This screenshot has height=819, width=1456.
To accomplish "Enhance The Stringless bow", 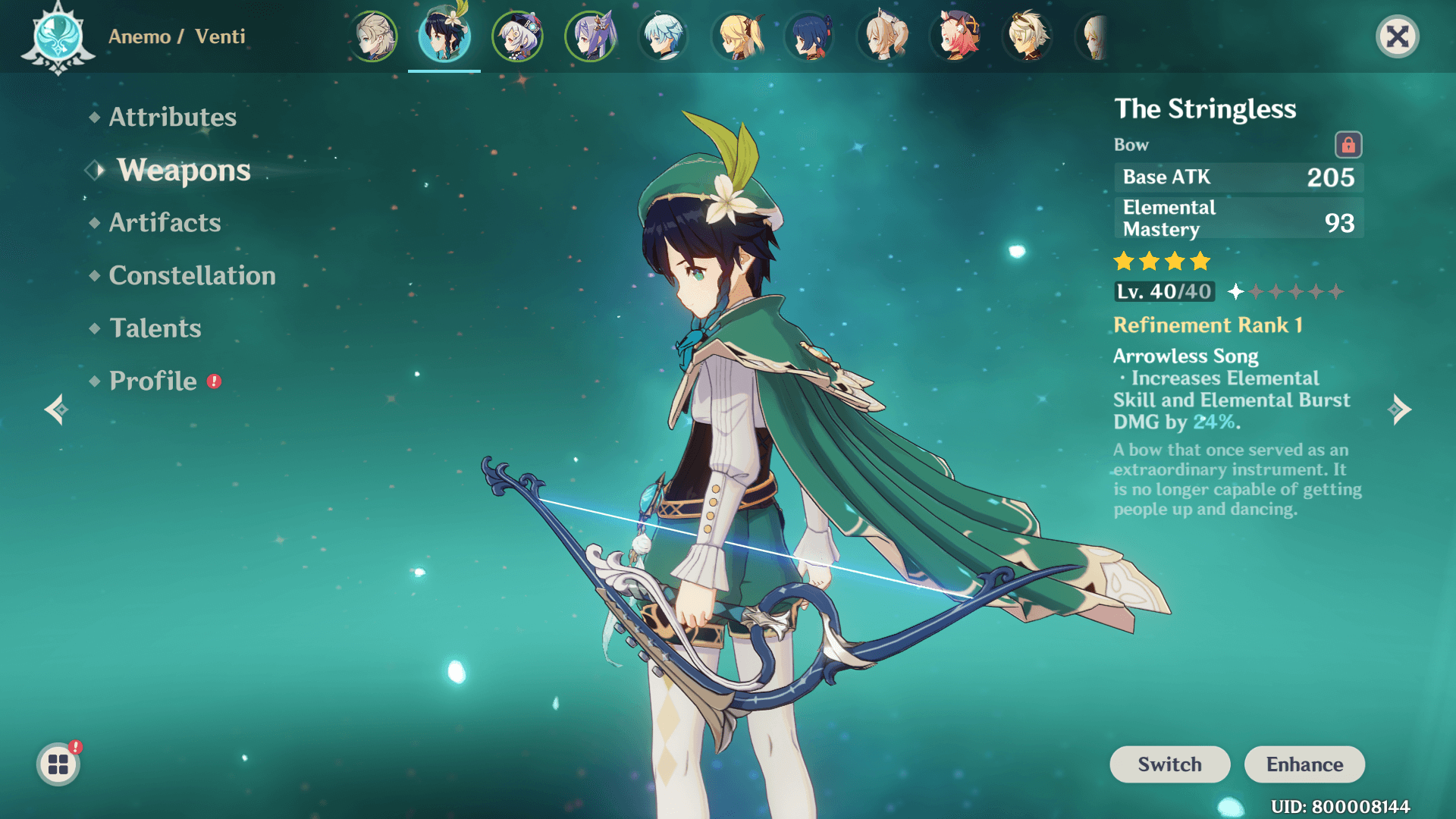I will [x=1304, y=764].
